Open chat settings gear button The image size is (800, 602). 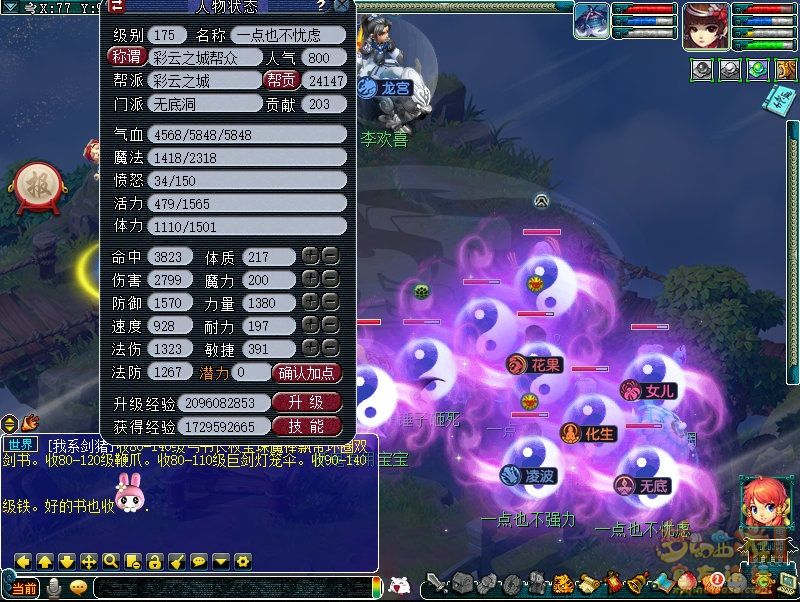pos(242,561)
